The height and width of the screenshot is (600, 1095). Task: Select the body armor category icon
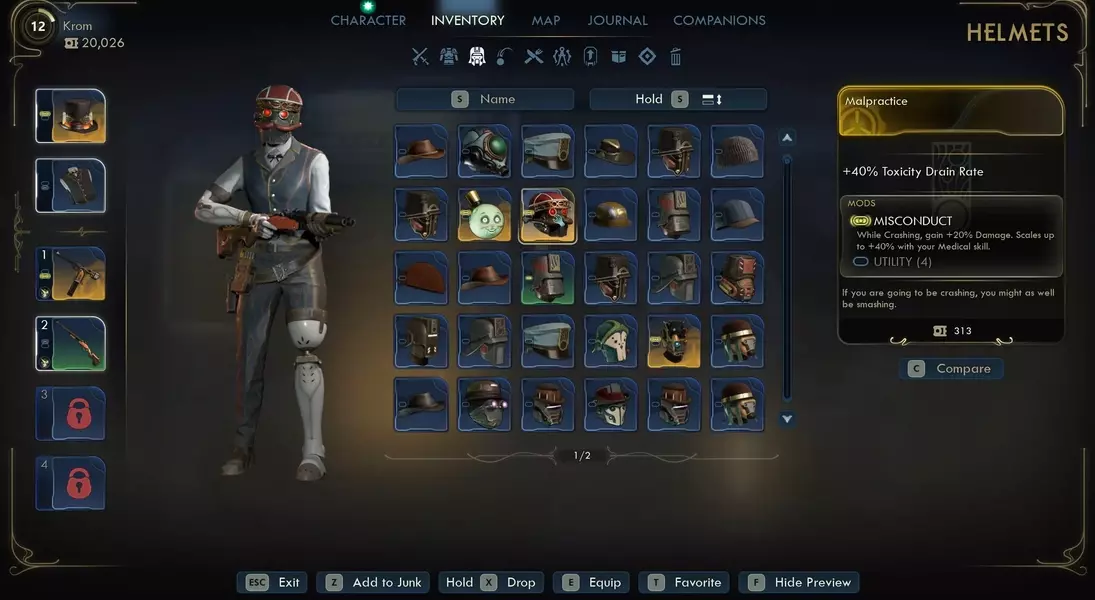449,57
